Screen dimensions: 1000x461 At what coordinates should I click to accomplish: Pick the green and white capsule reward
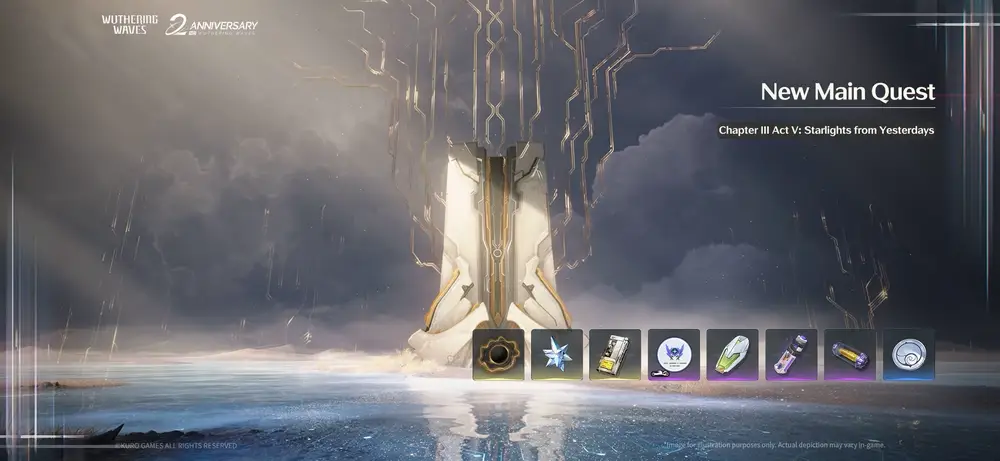click(732, 354)
